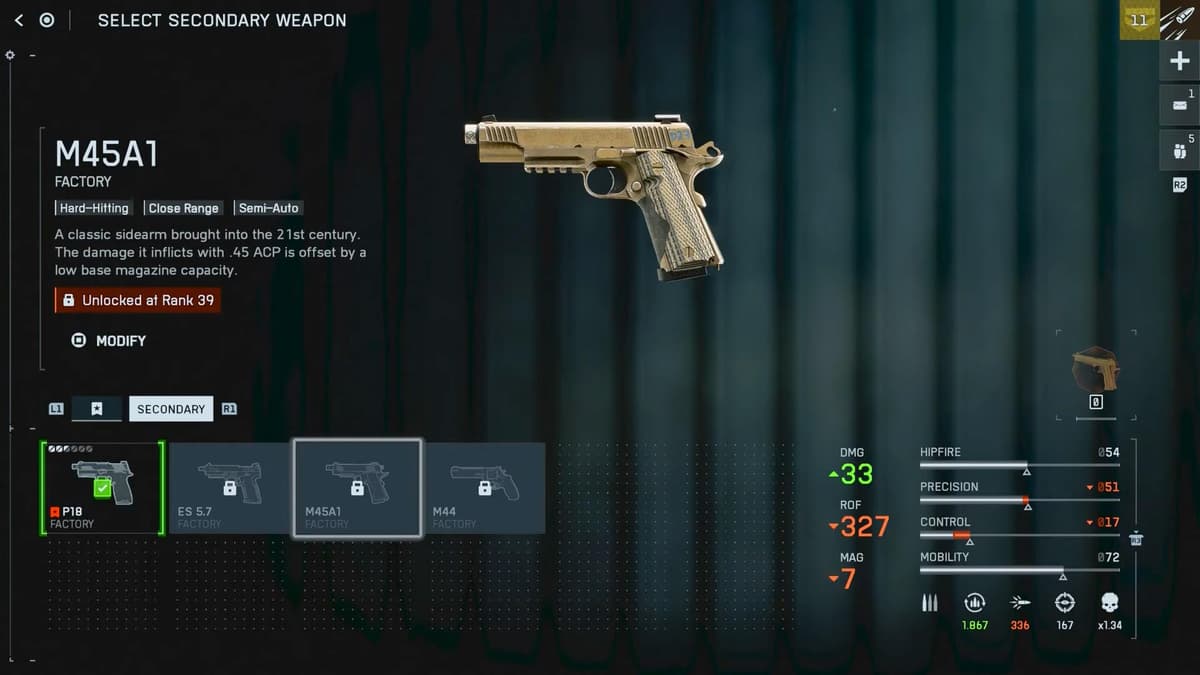
Task: Click the M45A1 weapon skin thumbnail
Action: click(1095, 368)
